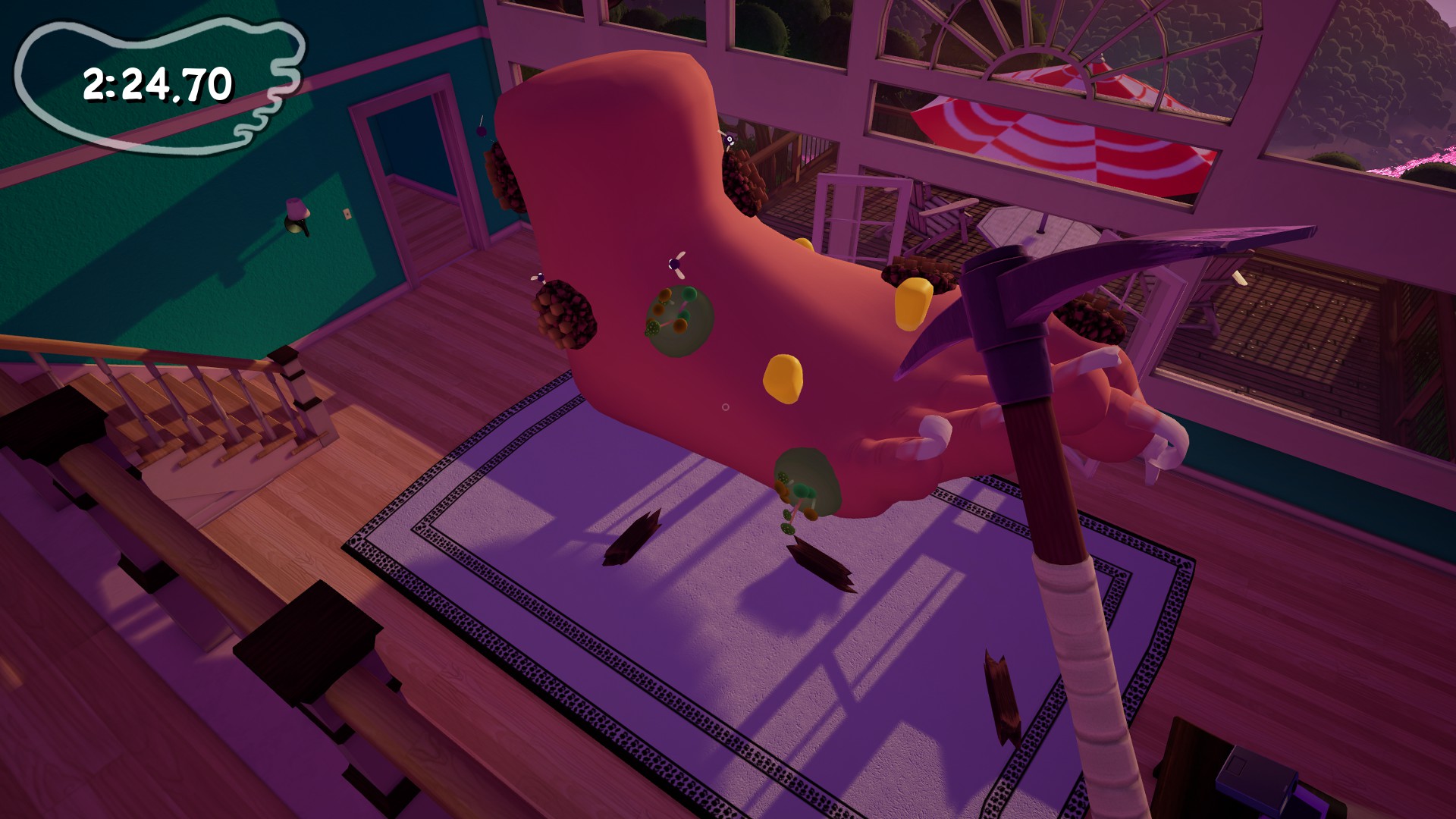The image size is (1456, 819).
Task: Click the timer showing 2:24.70
Action: click(x=155, y=83)
